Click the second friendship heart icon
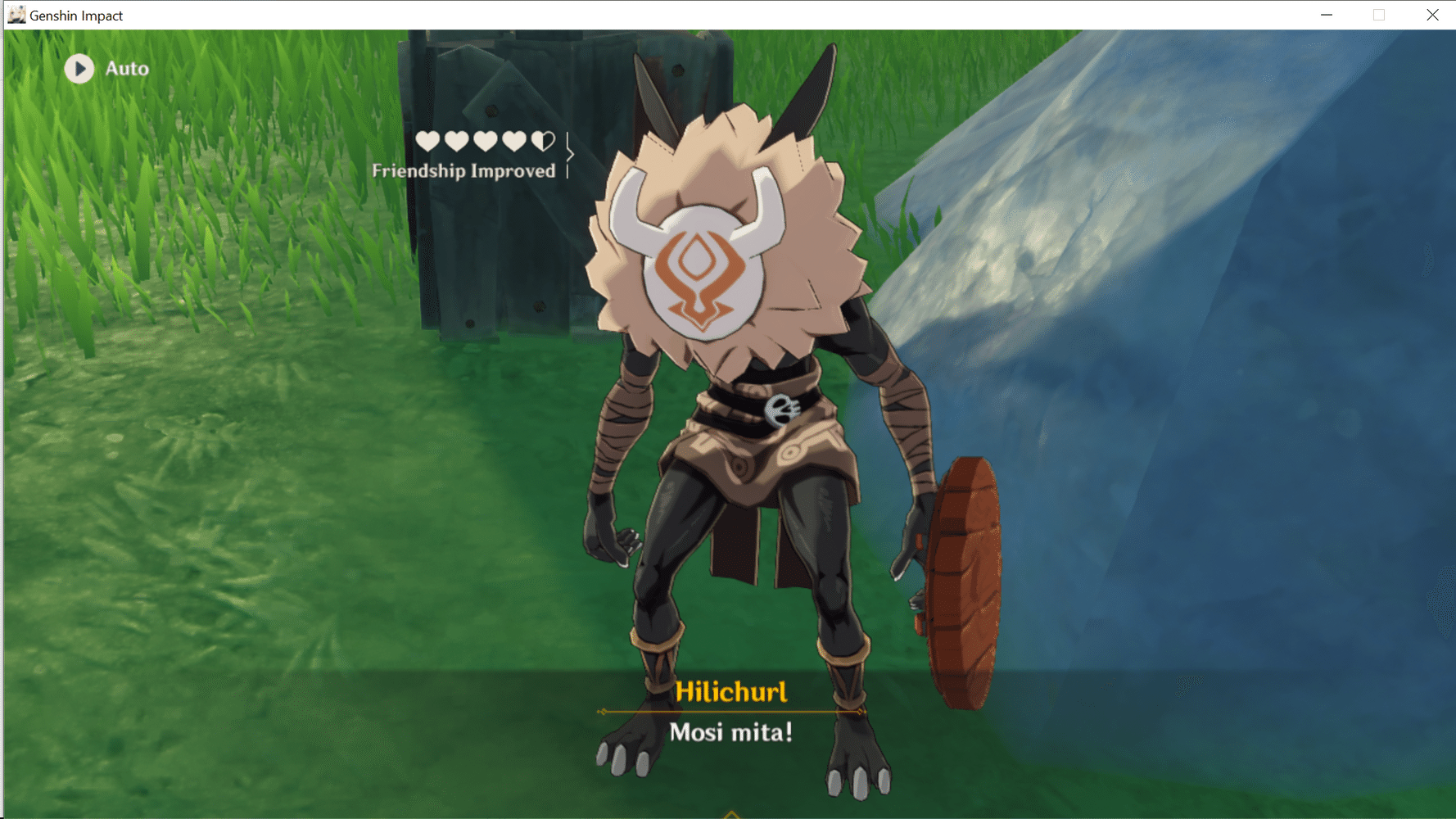Image resolution: width=1456 pixels, height=819 pixels. click(x=455, y=141)
